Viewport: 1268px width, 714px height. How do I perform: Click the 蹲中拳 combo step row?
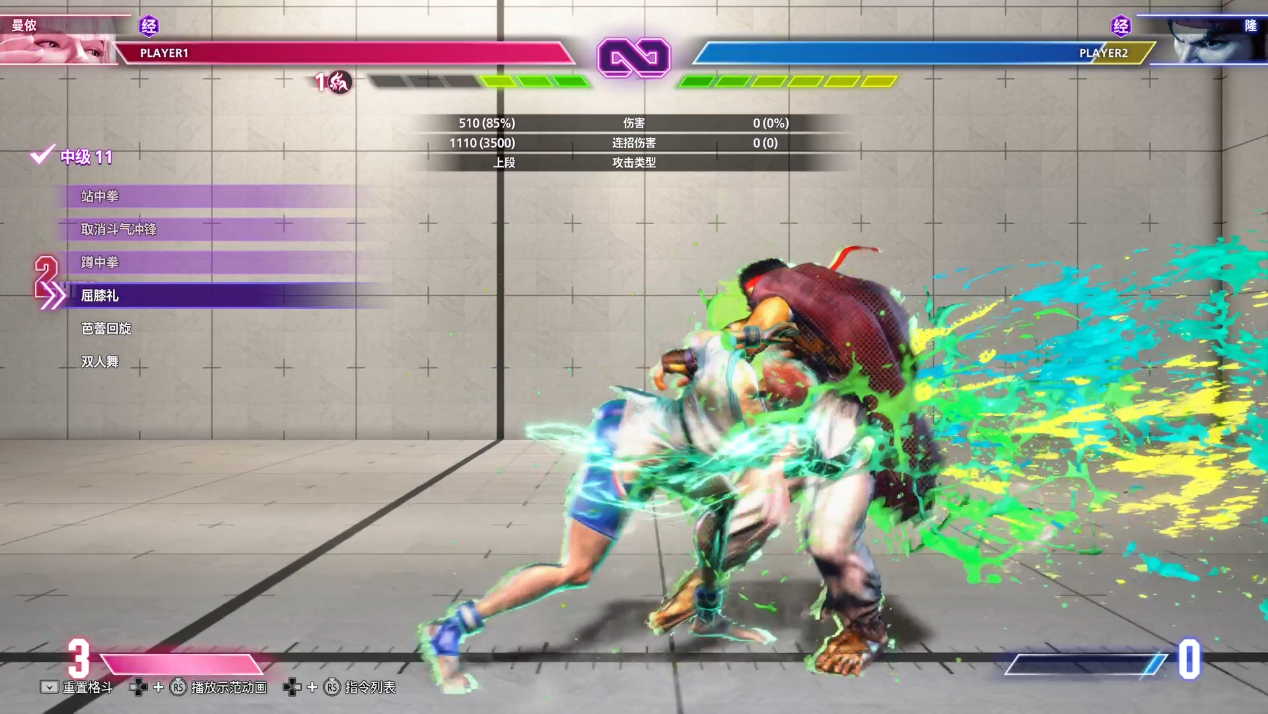(100, 263)
